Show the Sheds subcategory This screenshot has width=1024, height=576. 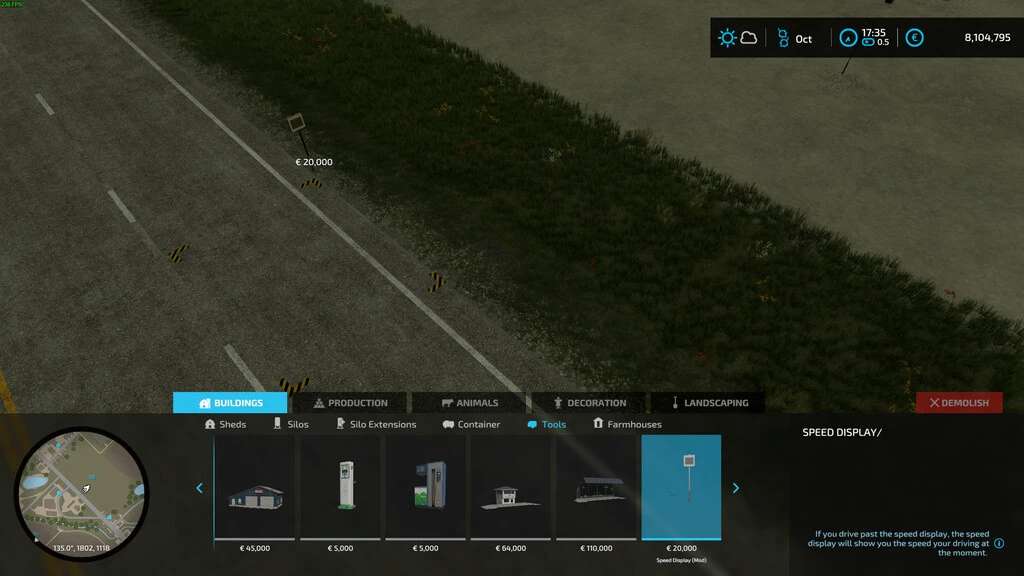[x=225, y=424]
